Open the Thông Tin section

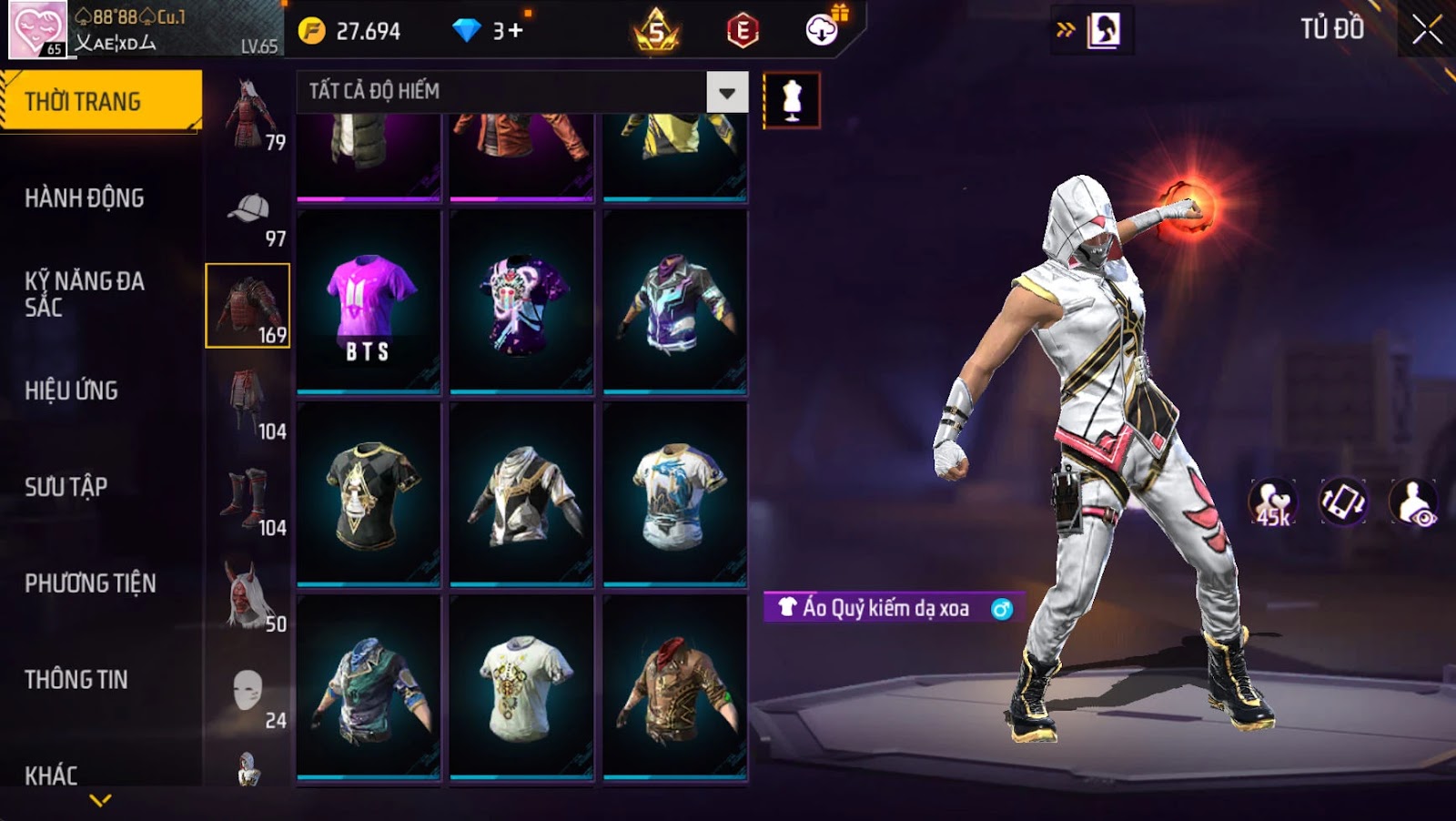pos(76,680)
